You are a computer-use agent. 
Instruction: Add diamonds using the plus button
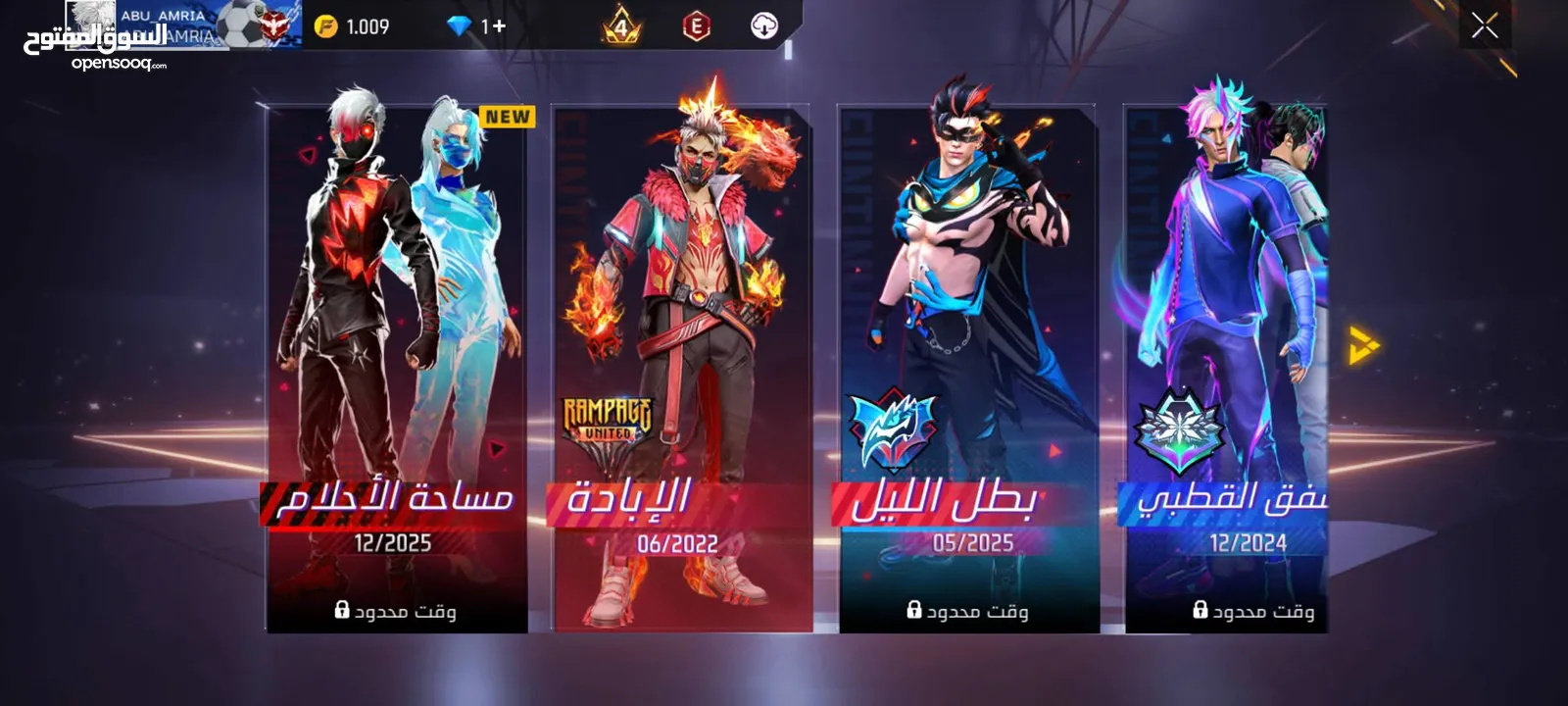[500, 26]
